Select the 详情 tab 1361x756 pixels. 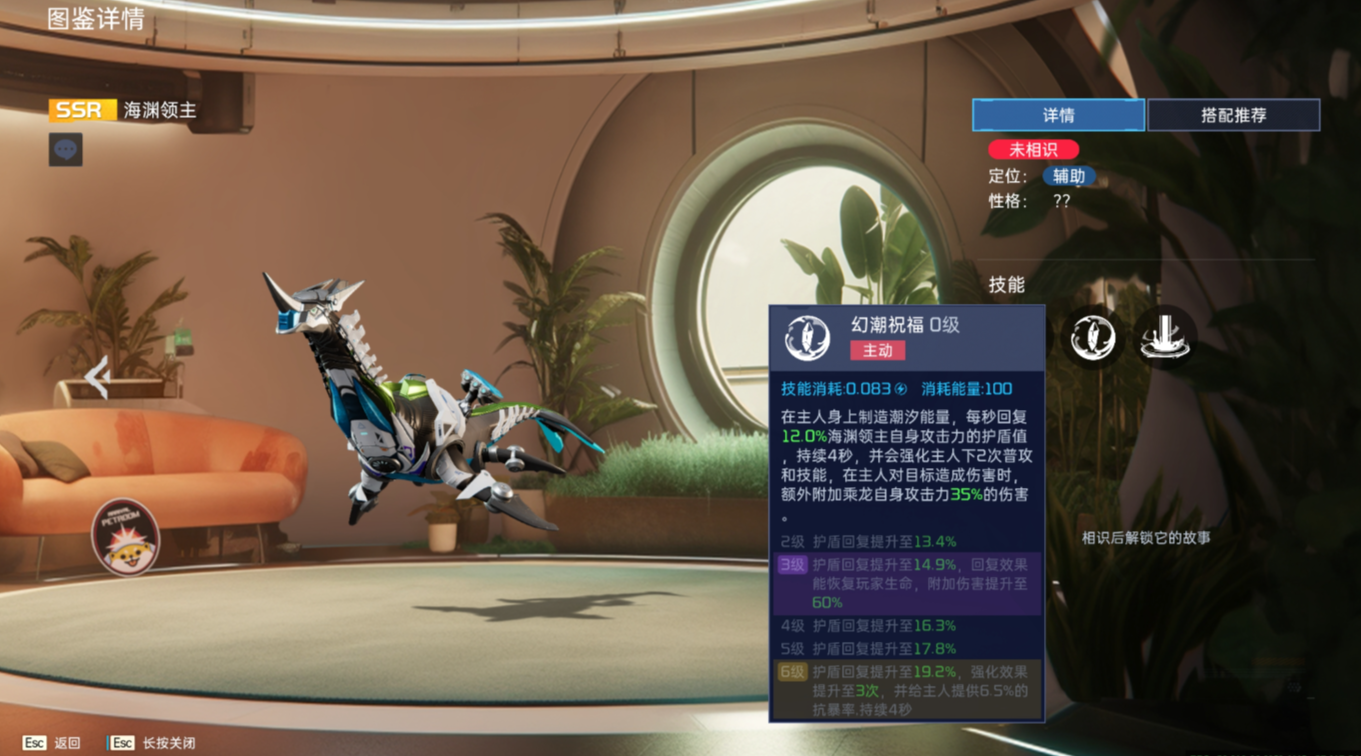coord(1058,115)
